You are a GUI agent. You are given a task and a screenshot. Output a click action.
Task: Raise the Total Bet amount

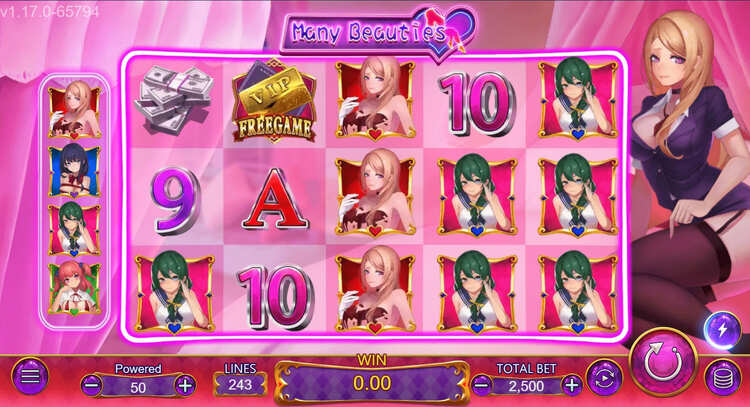(x=571, y=384)
